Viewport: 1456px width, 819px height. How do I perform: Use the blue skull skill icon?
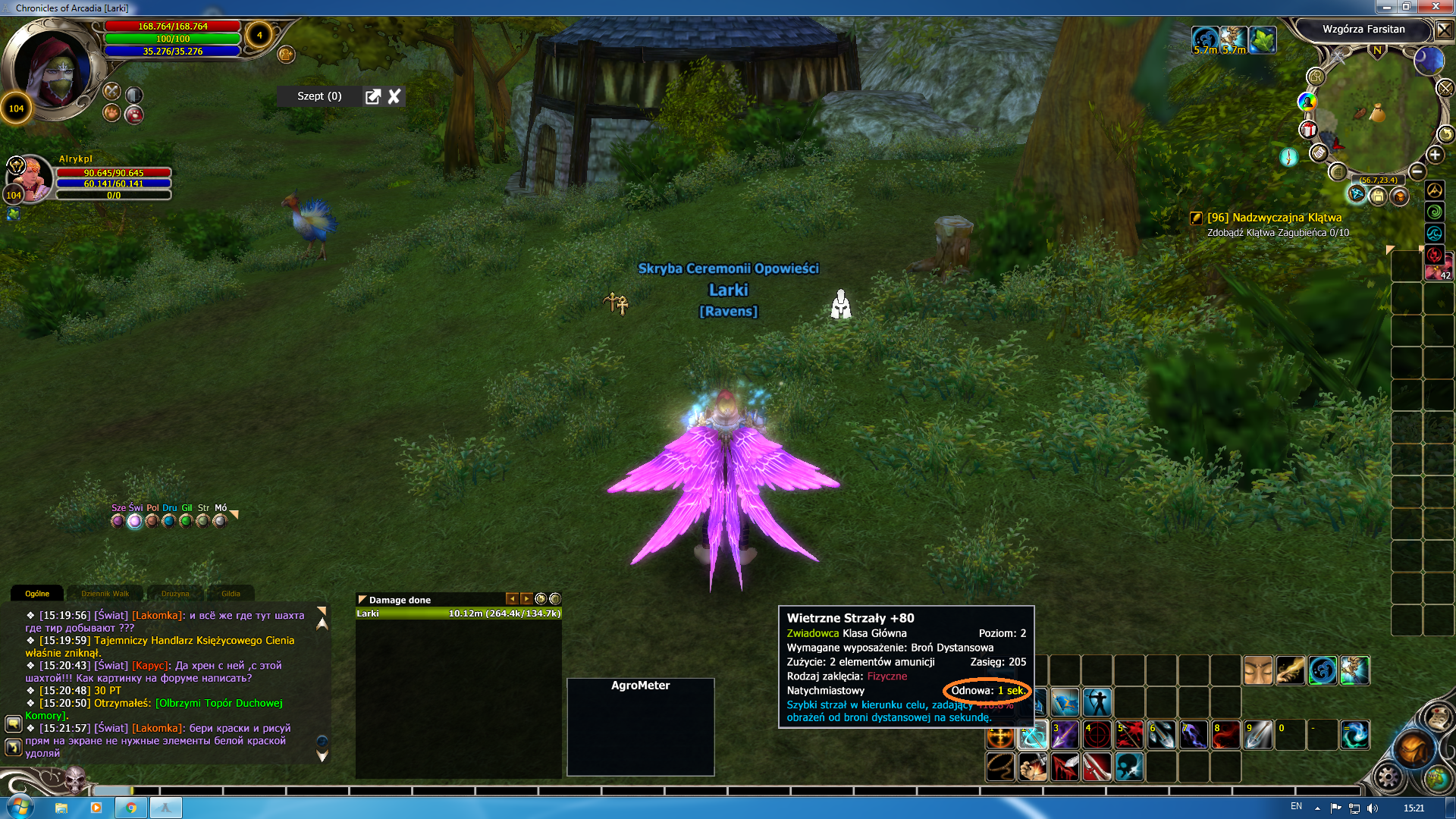click(x=1128, y=767)
